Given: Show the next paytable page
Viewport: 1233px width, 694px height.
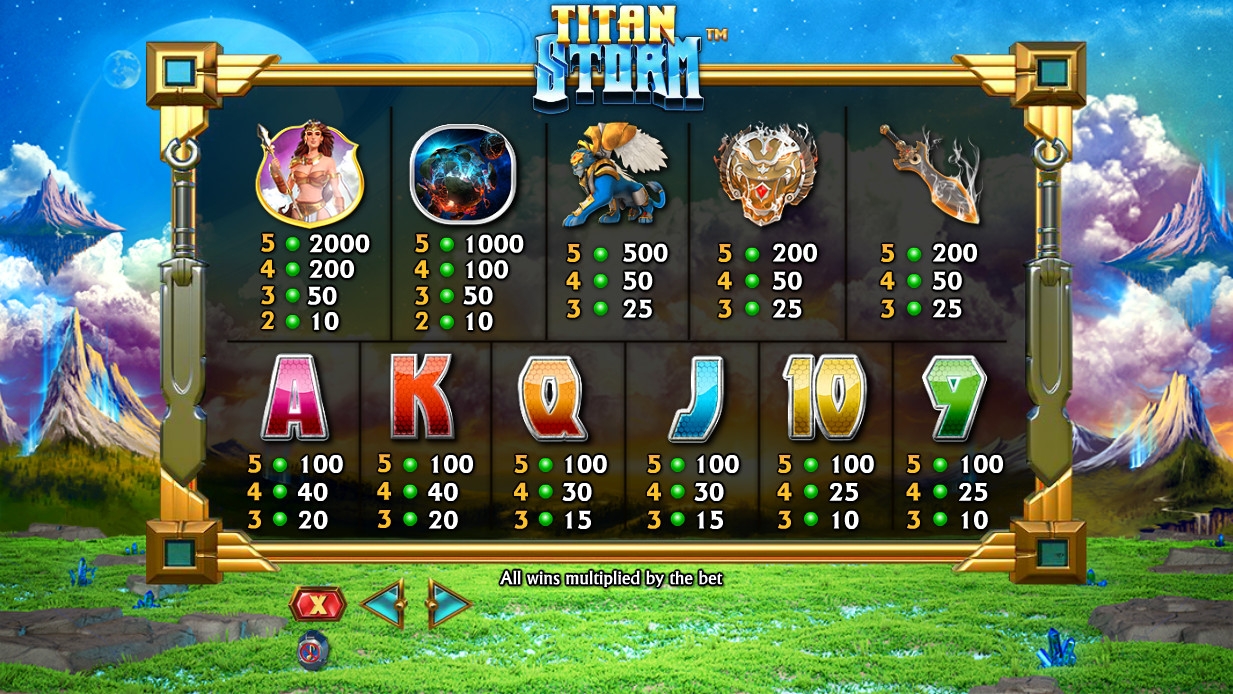Looking at the screenshot, I should 449,604.
